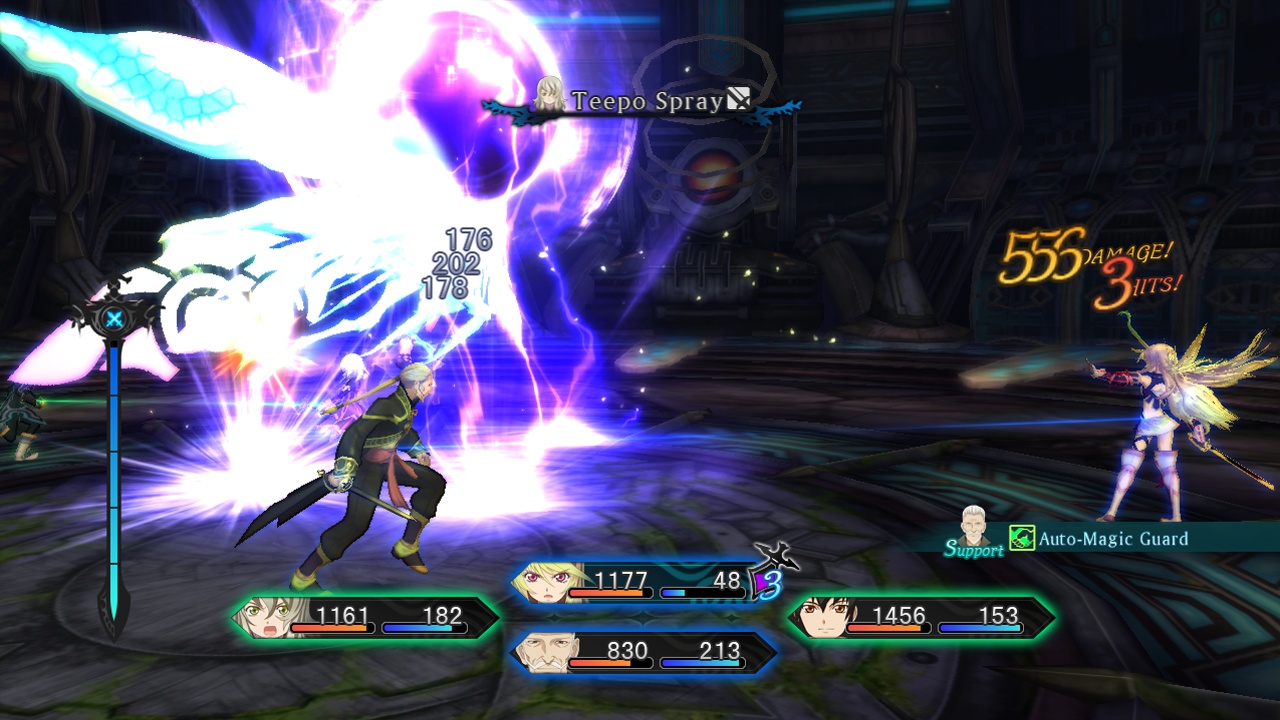Select the party panel showing 1161 HP

(365, 618)
